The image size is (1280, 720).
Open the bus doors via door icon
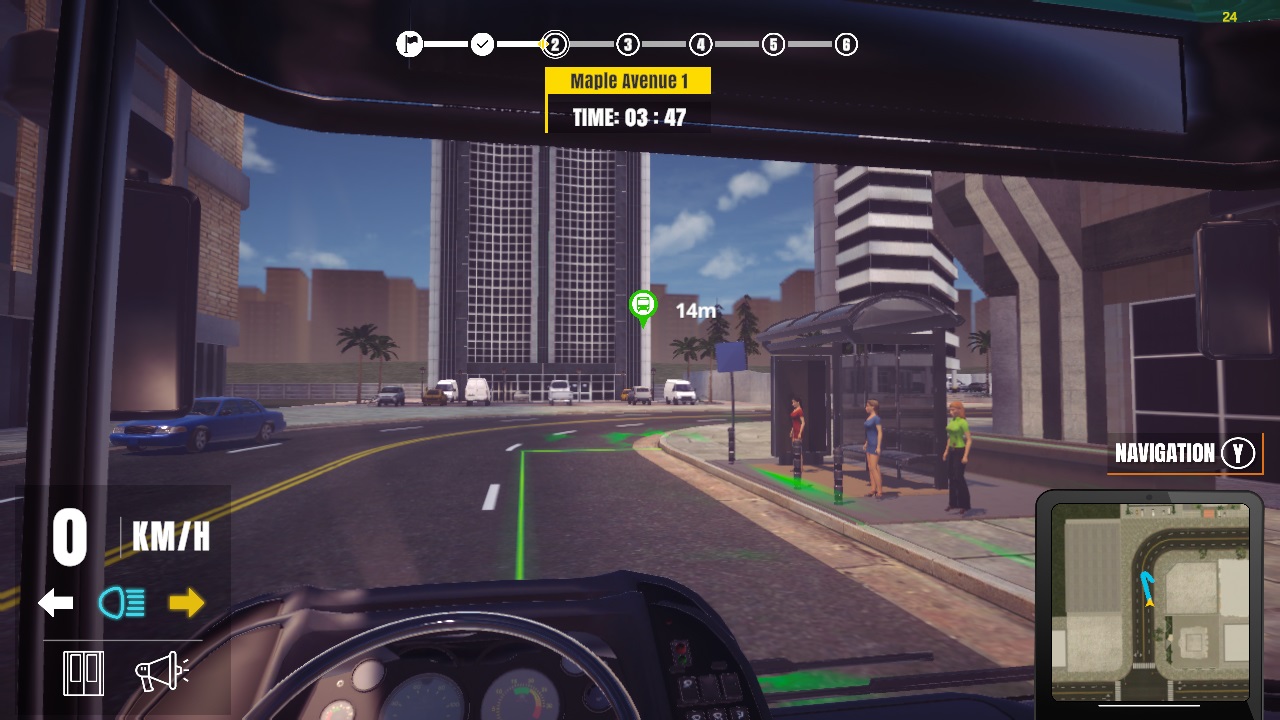tap(84, 671)
